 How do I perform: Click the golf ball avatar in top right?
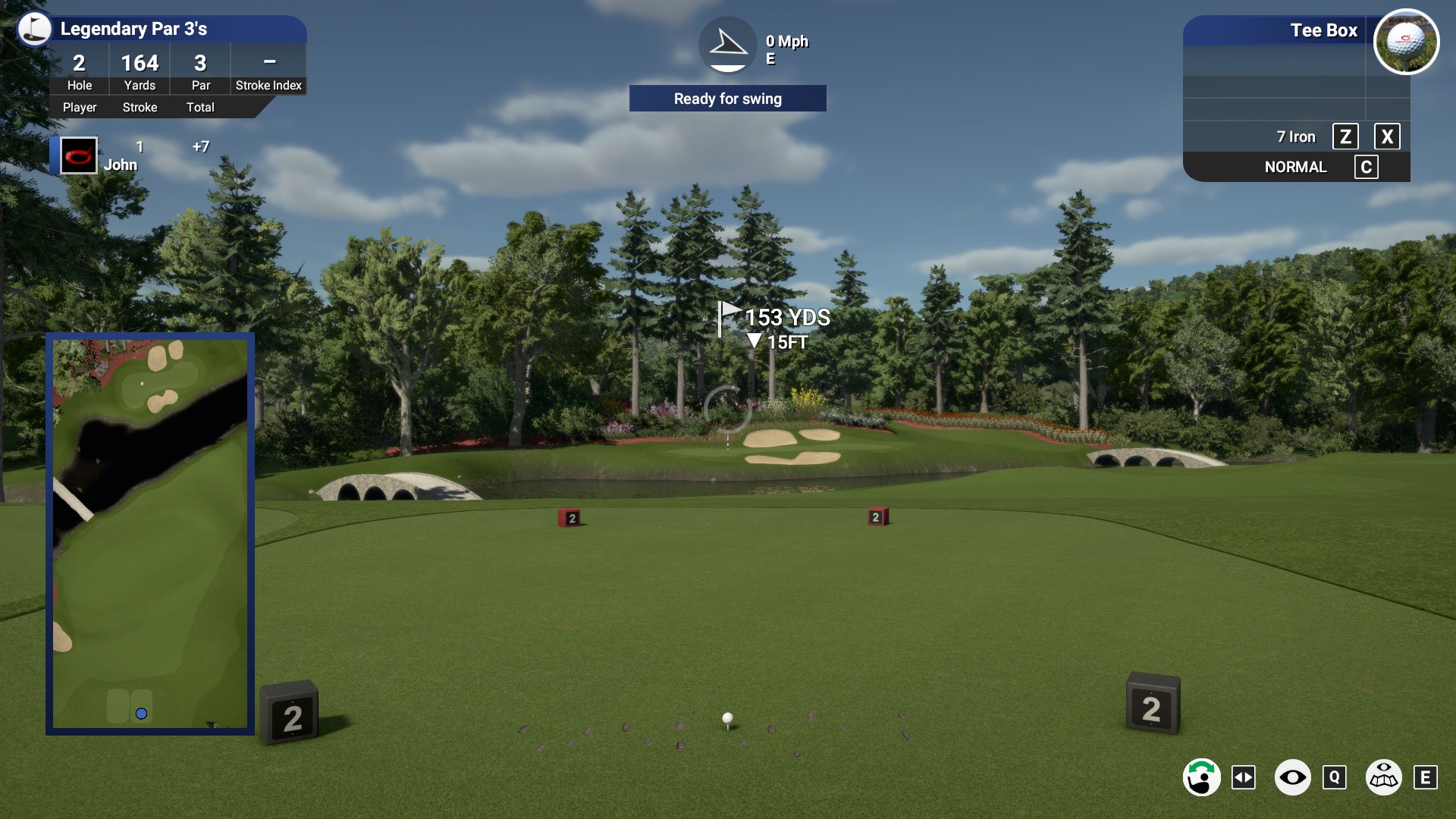point(1407,42)
